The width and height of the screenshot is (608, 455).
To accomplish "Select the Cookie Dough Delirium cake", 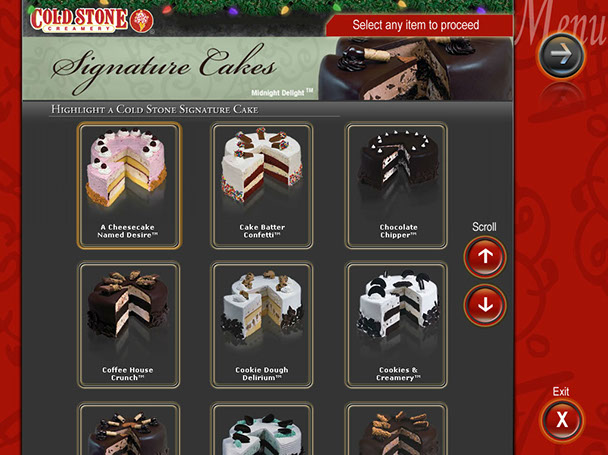I will 262,324.
